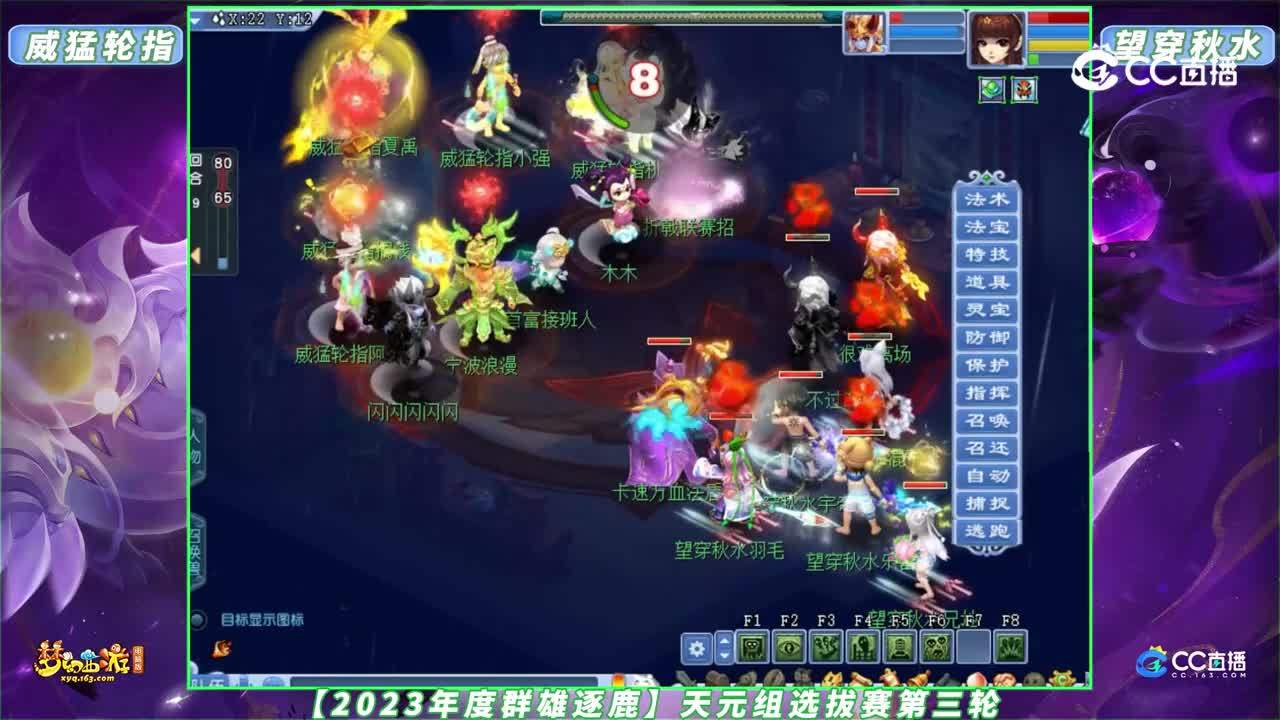
Task: Select the claw skill icon in slot F8
Action: (x=1010, y=647)
